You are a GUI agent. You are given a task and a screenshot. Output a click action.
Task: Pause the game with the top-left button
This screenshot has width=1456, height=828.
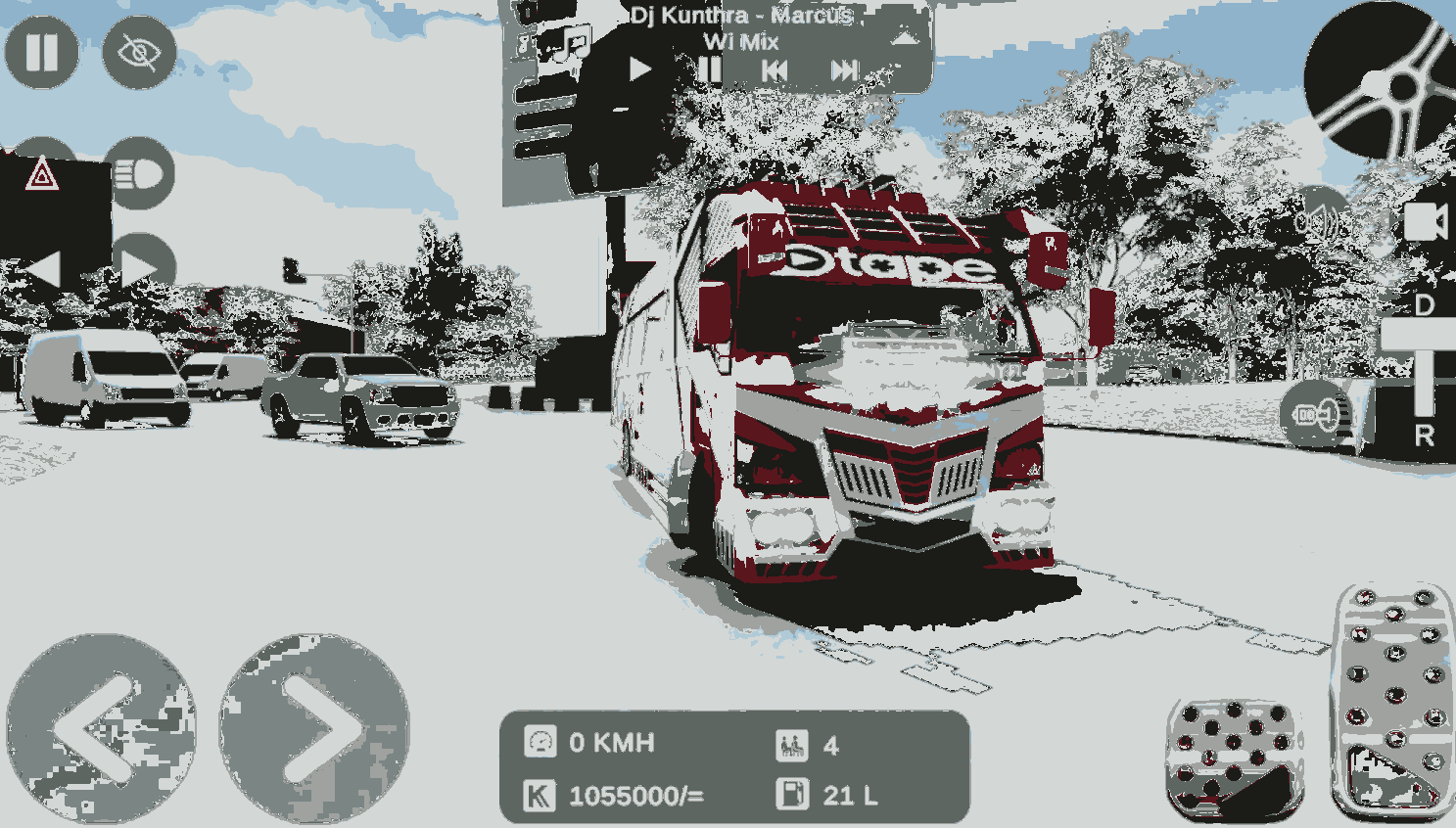(x=41, y=52)
